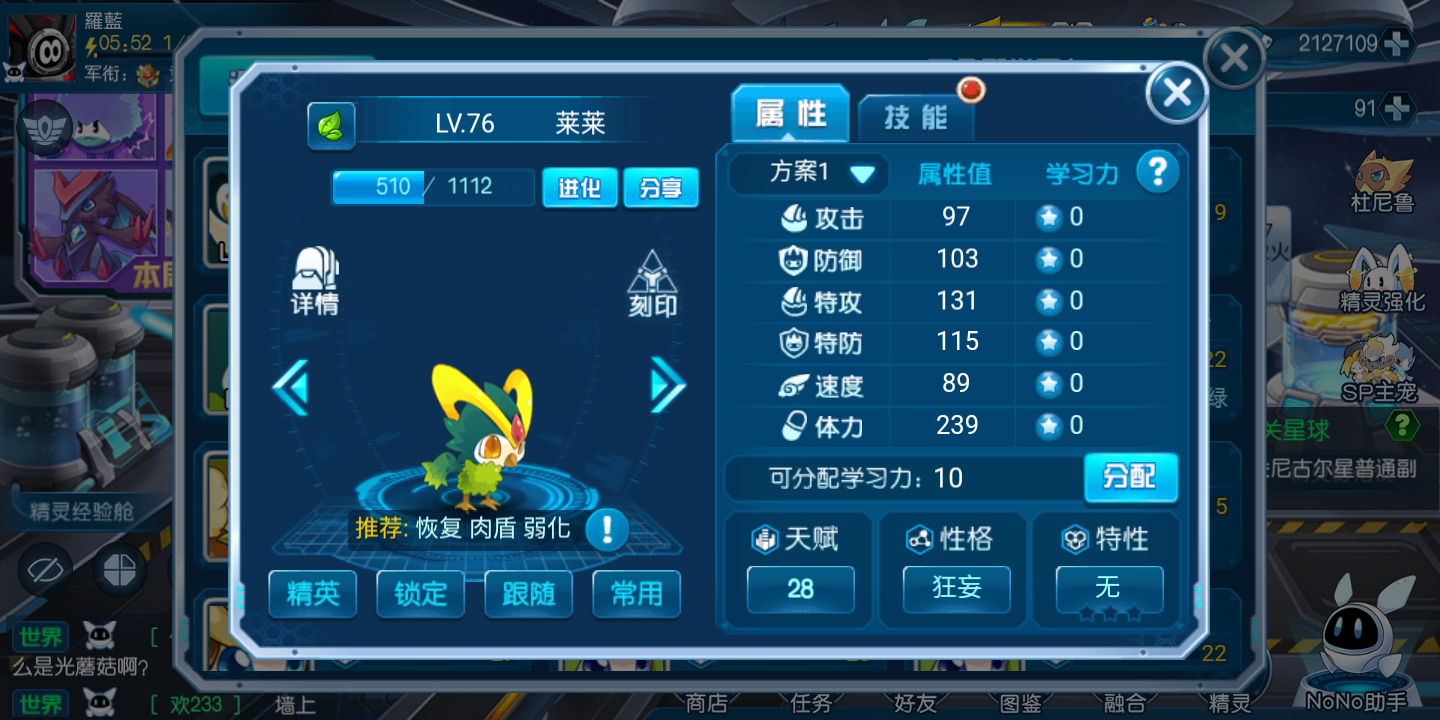This screenshot has height=720, width=1440.
Task: Open the 特性 无 trait button
Action: click(1109, 588)
